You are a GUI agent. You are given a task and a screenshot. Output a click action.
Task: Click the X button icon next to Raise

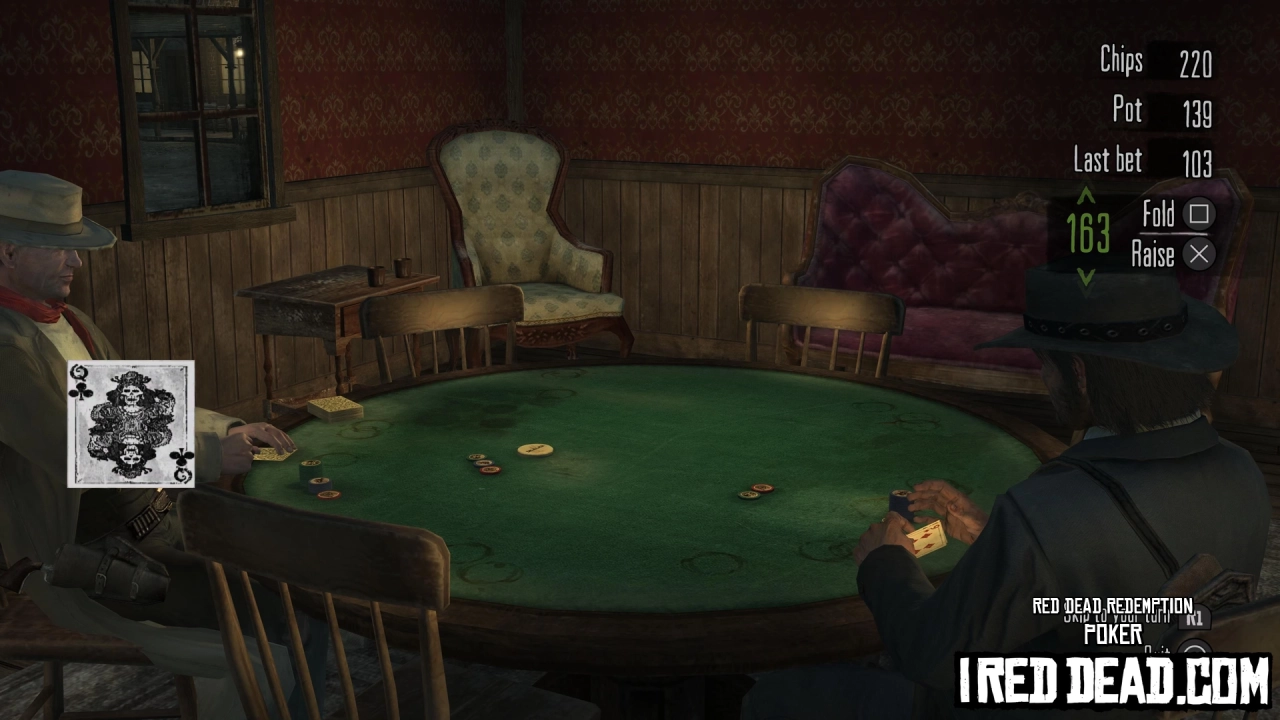coord(1197,254)
